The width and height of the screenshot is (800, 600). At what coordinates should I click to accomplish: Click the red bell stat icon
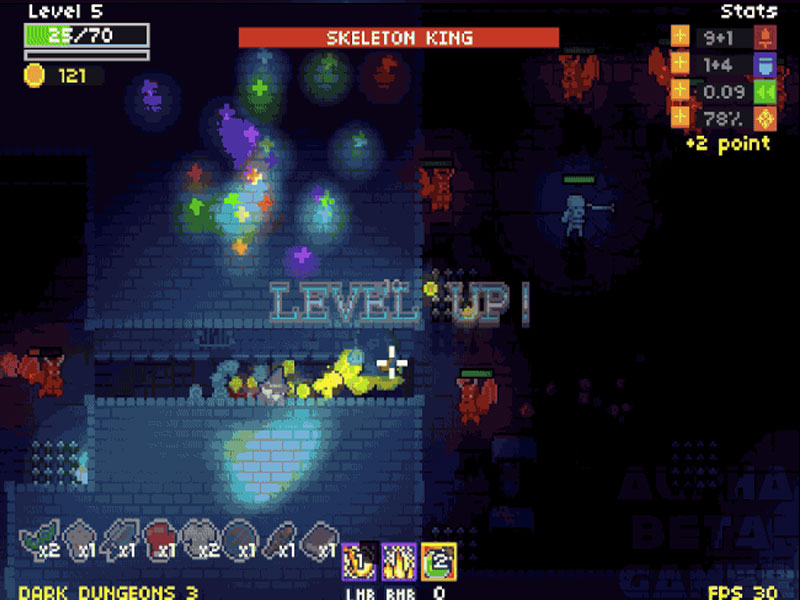pyautogui.click(x=766, y=39)
